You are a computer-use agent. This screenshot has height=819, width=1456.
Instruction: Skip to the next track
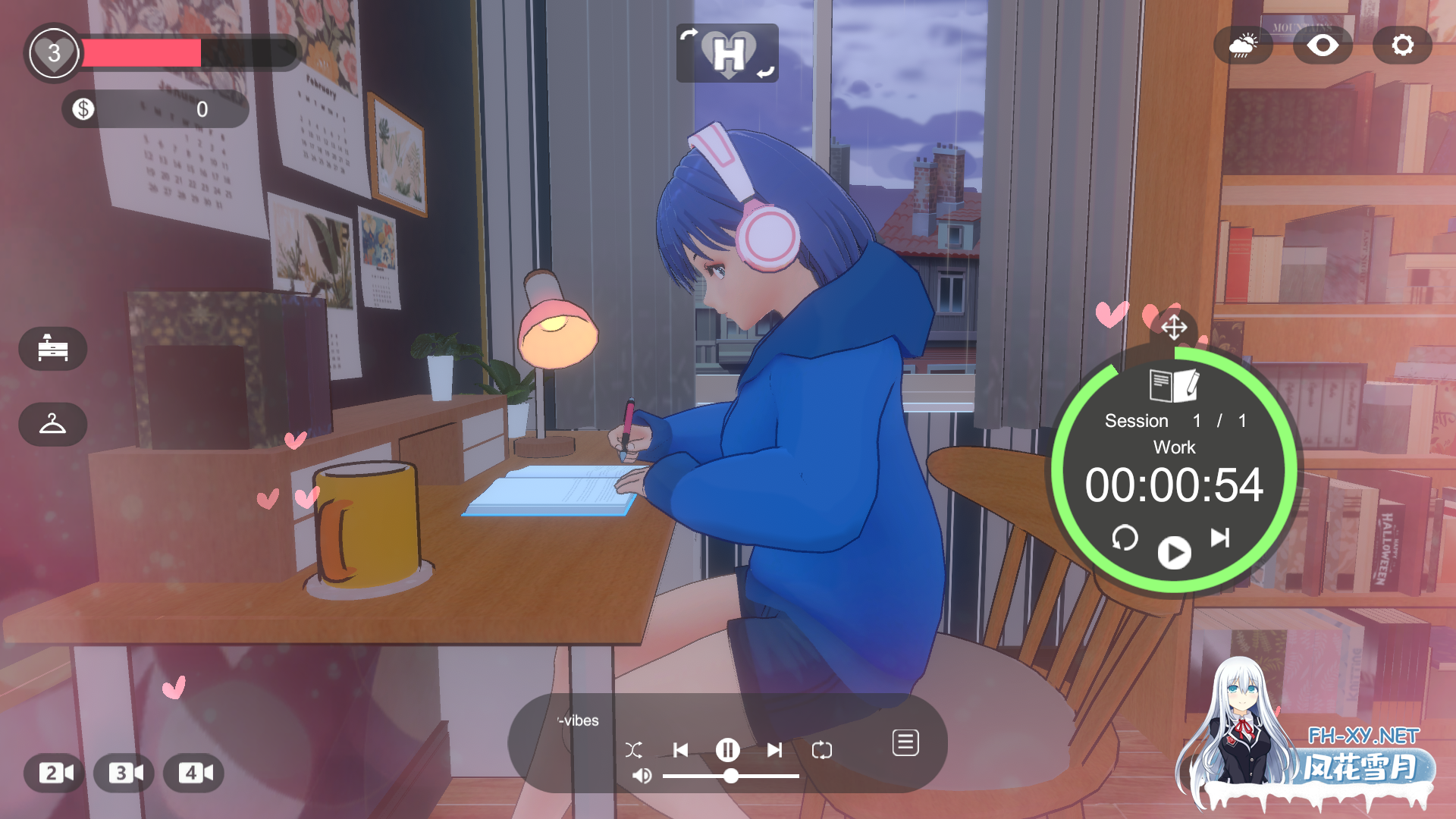coord(774,749)
